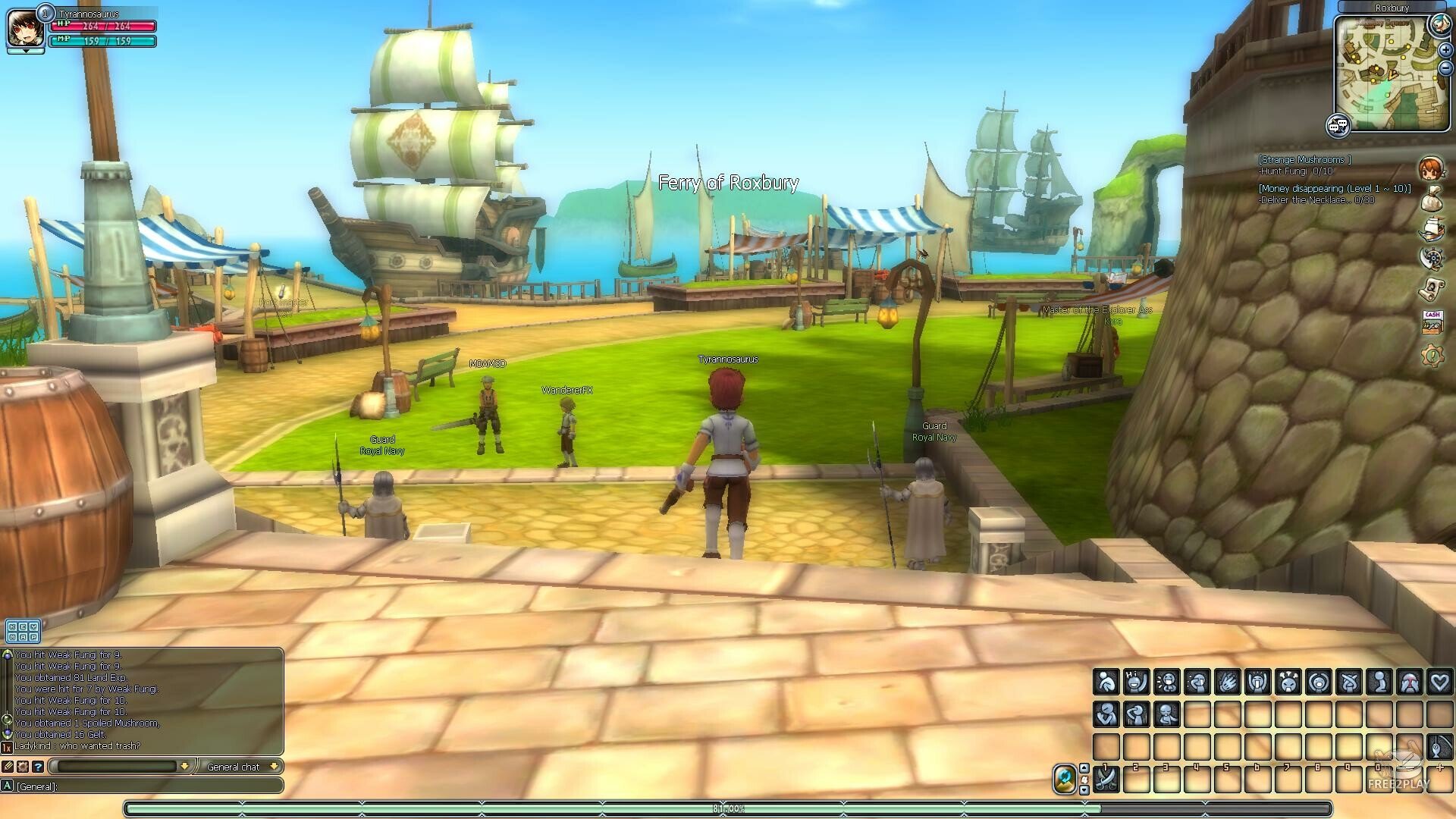Click the Tyrannosaurus character portrait

pyautogui.click(x=23, y=28)
